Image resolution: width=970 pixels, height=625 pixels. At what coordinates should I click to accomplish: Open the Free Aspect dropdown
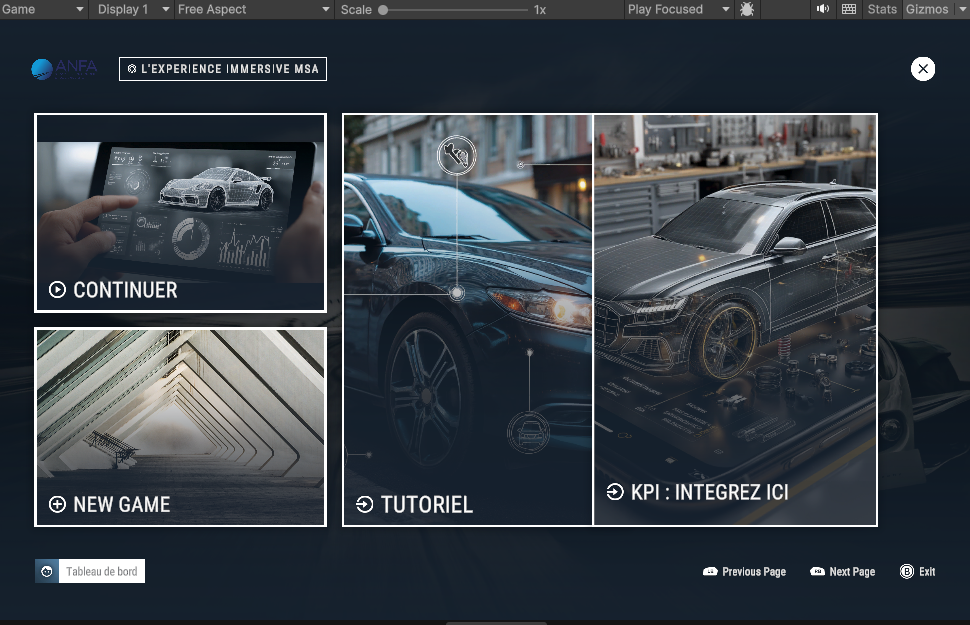click(x=253, y=9)
